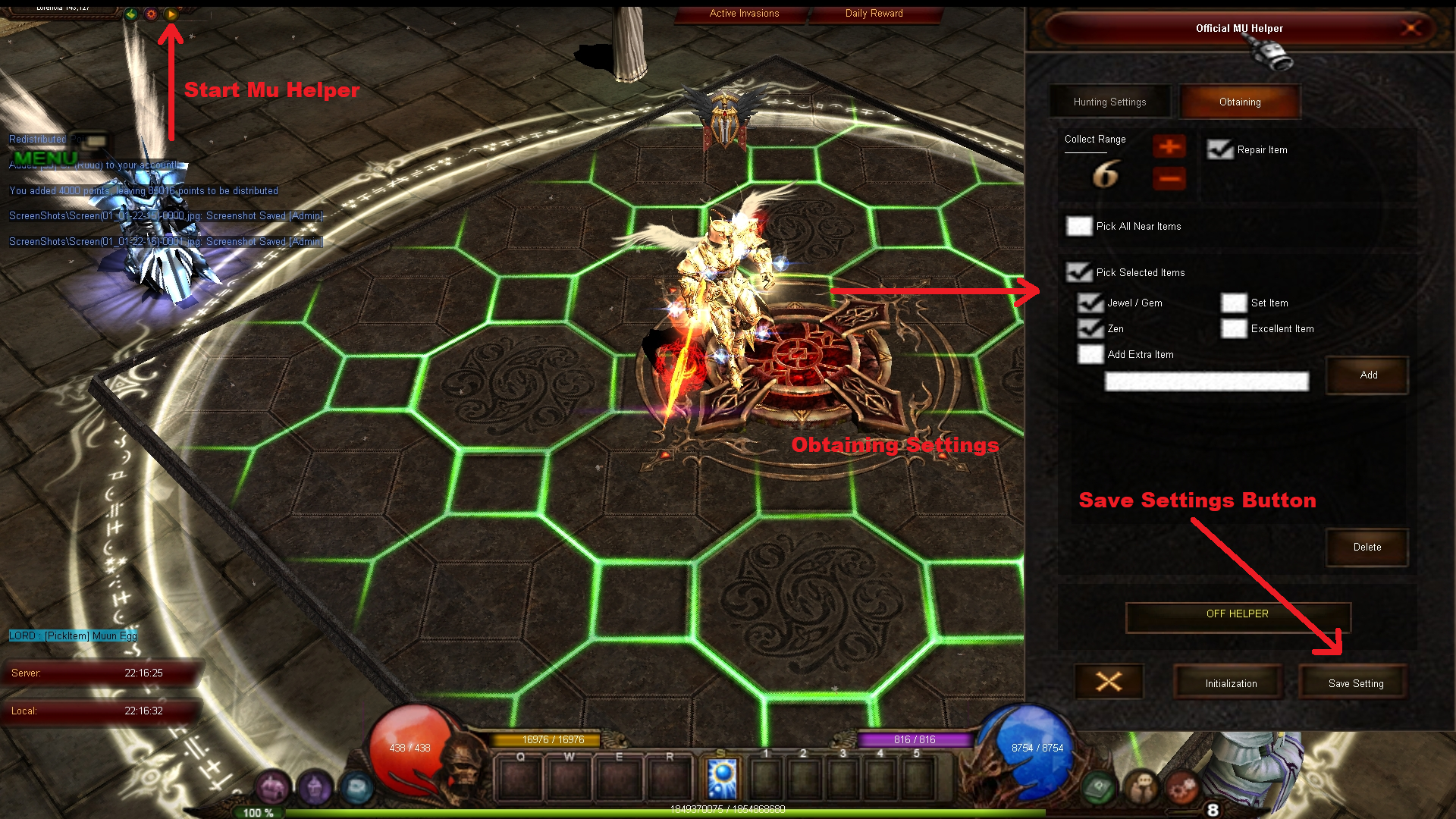The width and height of the screenshot is (1456, 819).
Task: Click the Add Extra Item text field
Action: pos(1206,381)
